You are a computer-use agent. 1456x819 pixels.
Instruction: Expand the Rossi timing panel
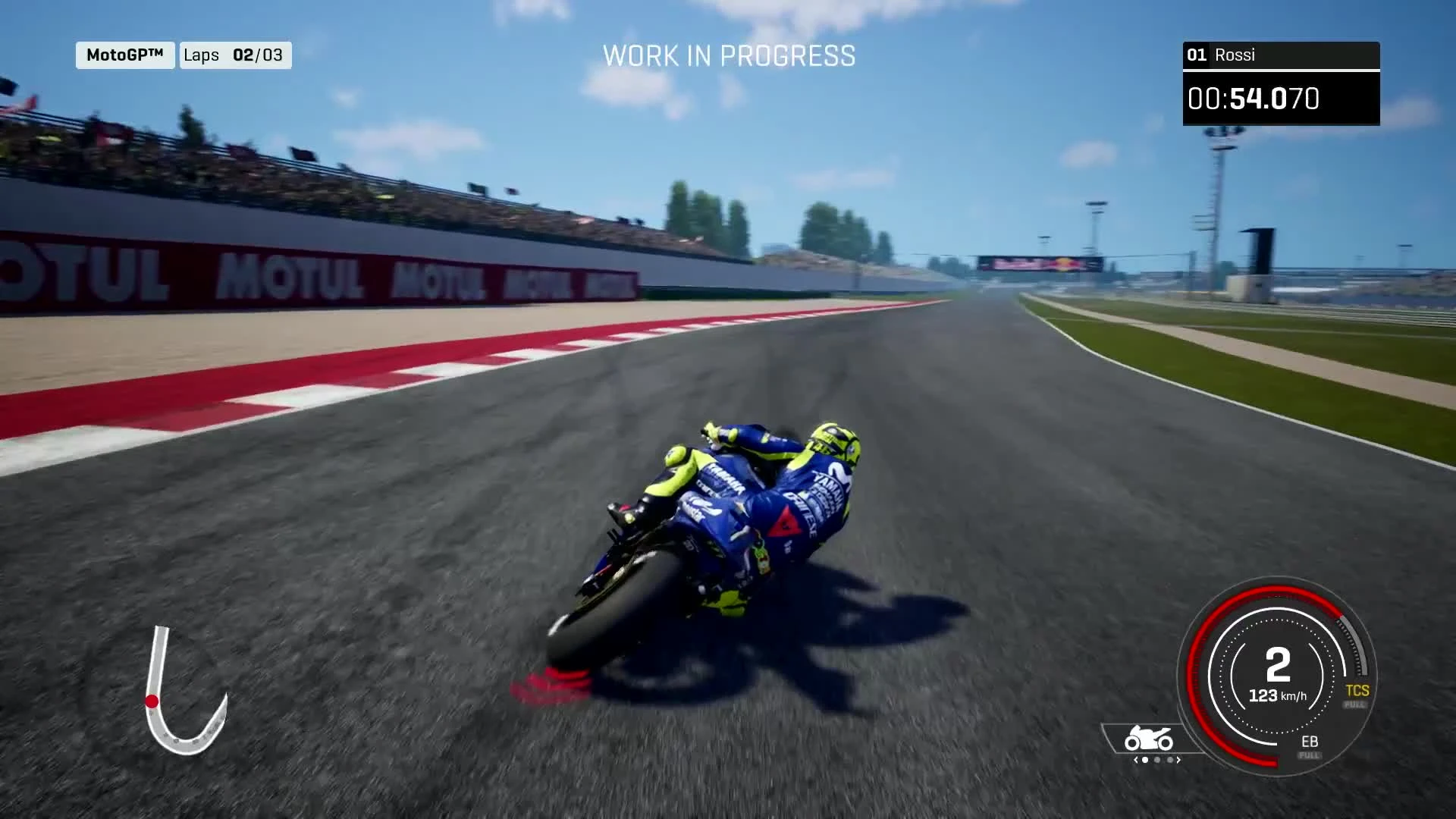[1280, 76]
